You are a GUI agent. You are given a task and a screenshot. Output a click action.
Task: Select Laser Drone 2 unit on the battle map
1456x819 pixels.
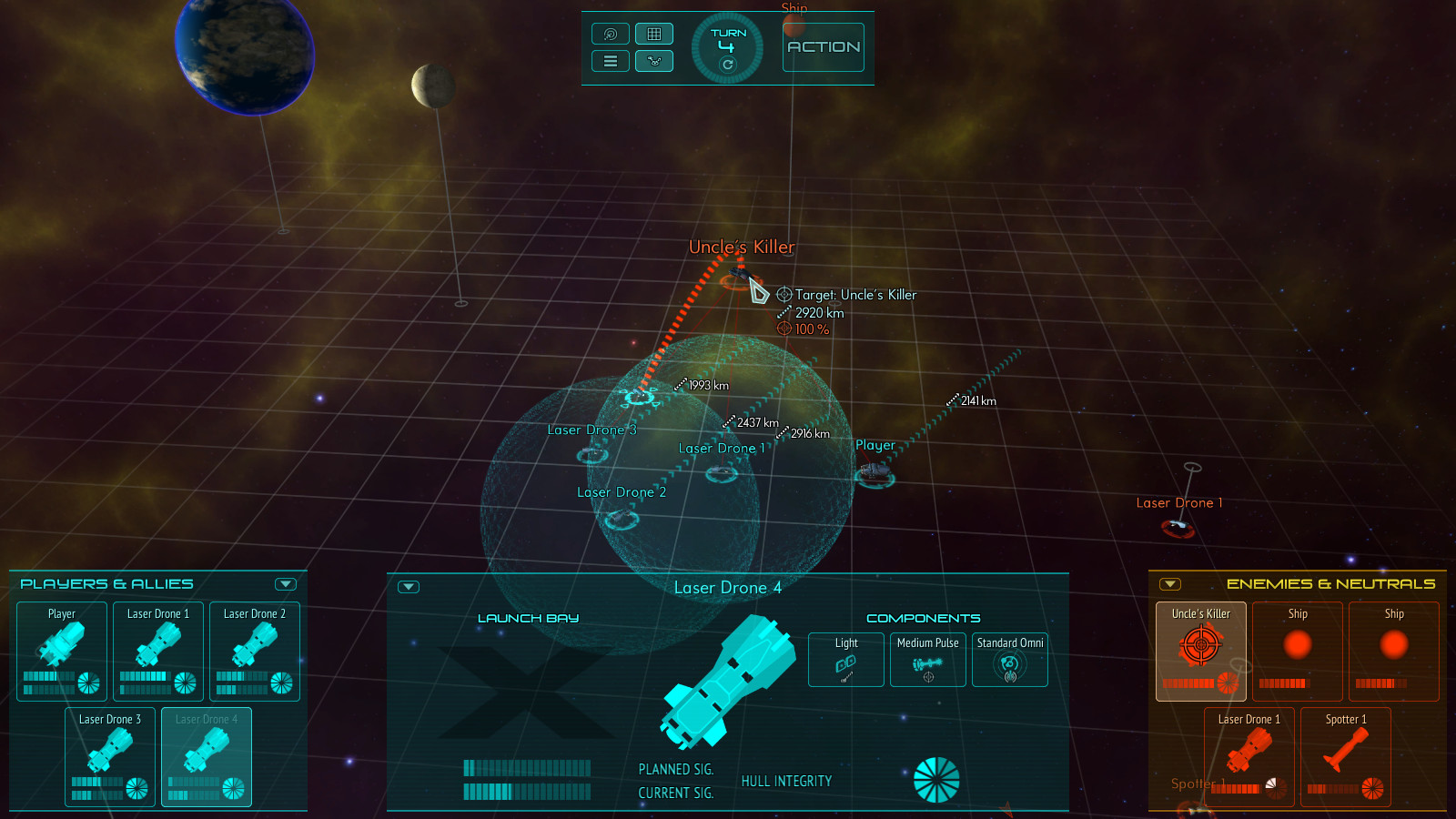(620, 519)
